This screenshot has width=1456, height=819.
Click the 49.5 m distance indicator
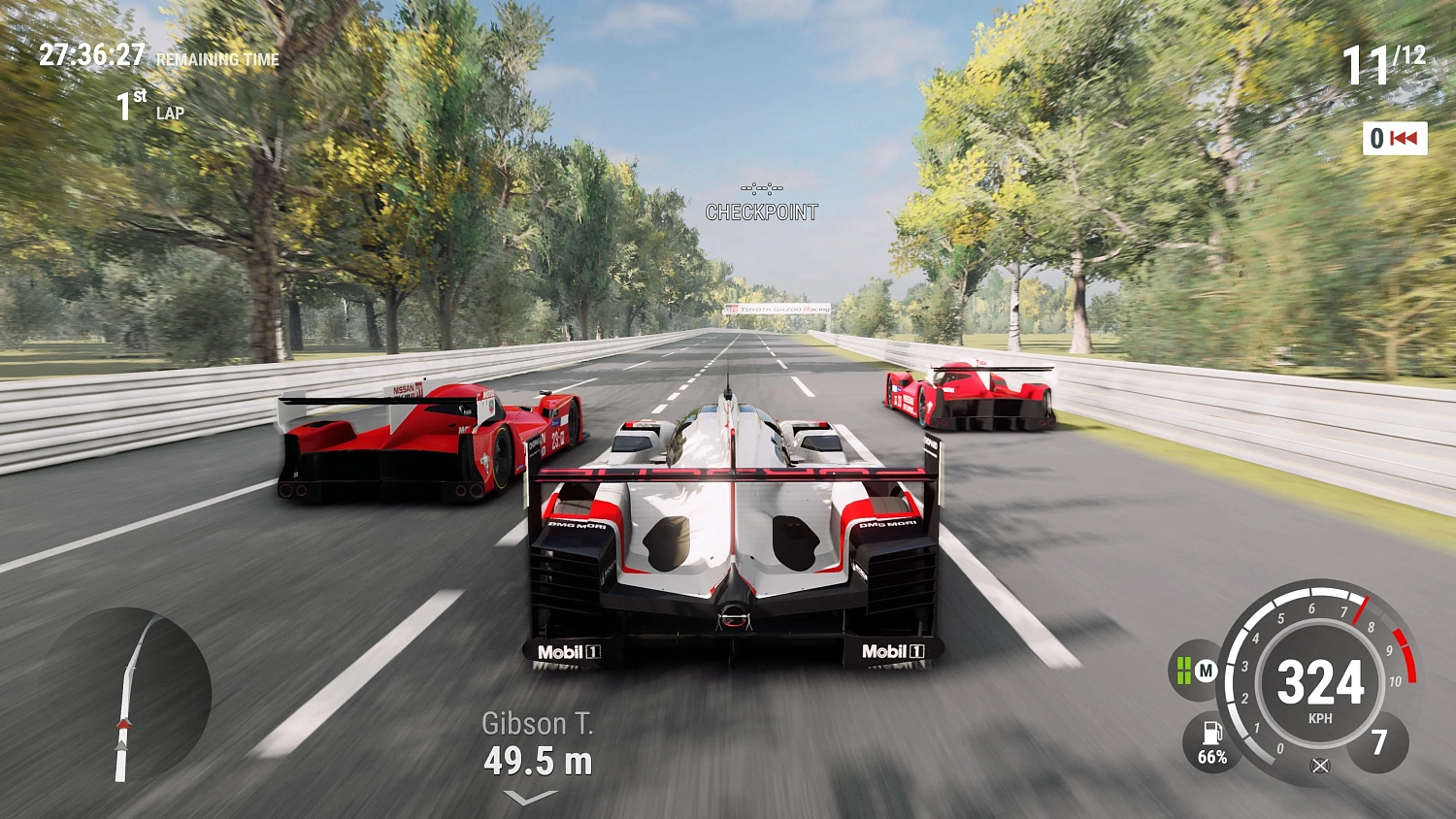point(540,762)
